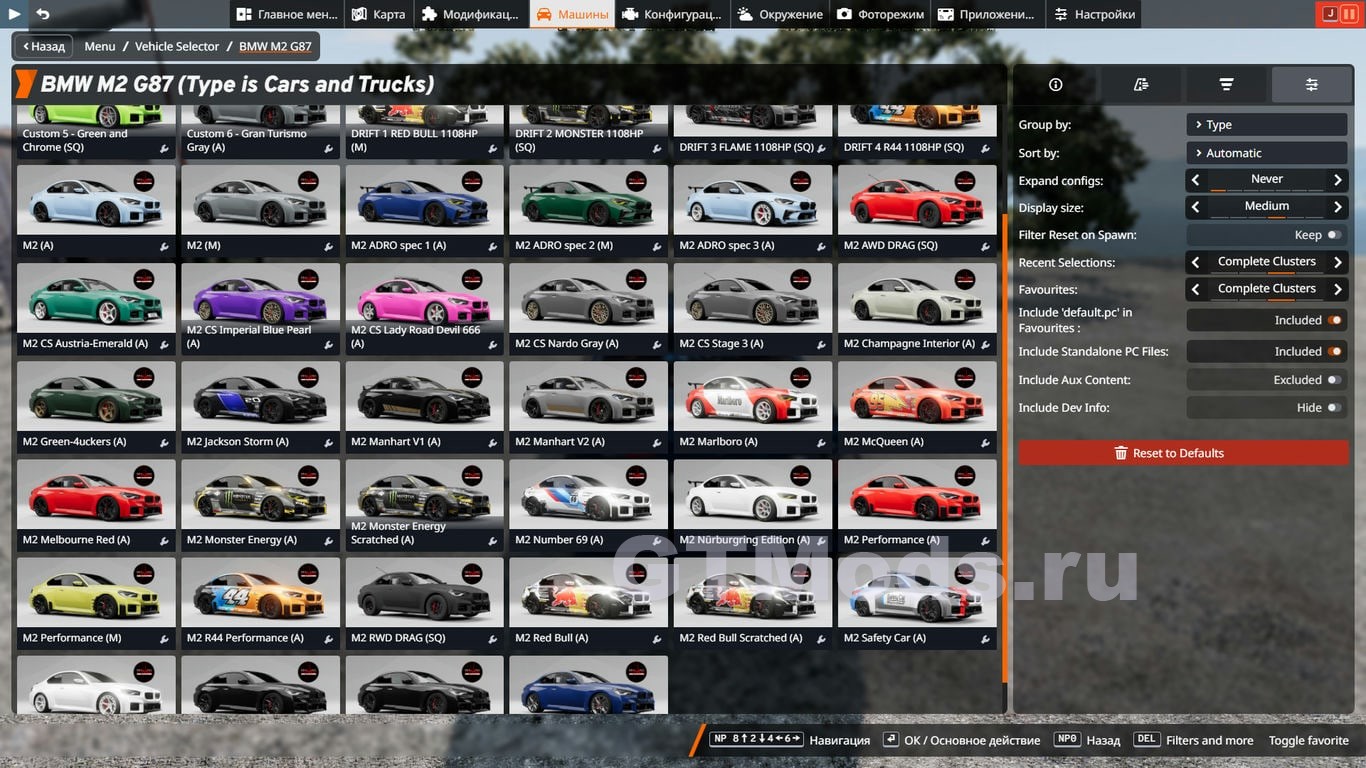Open the info tab in the side panel

[1055, 85]
